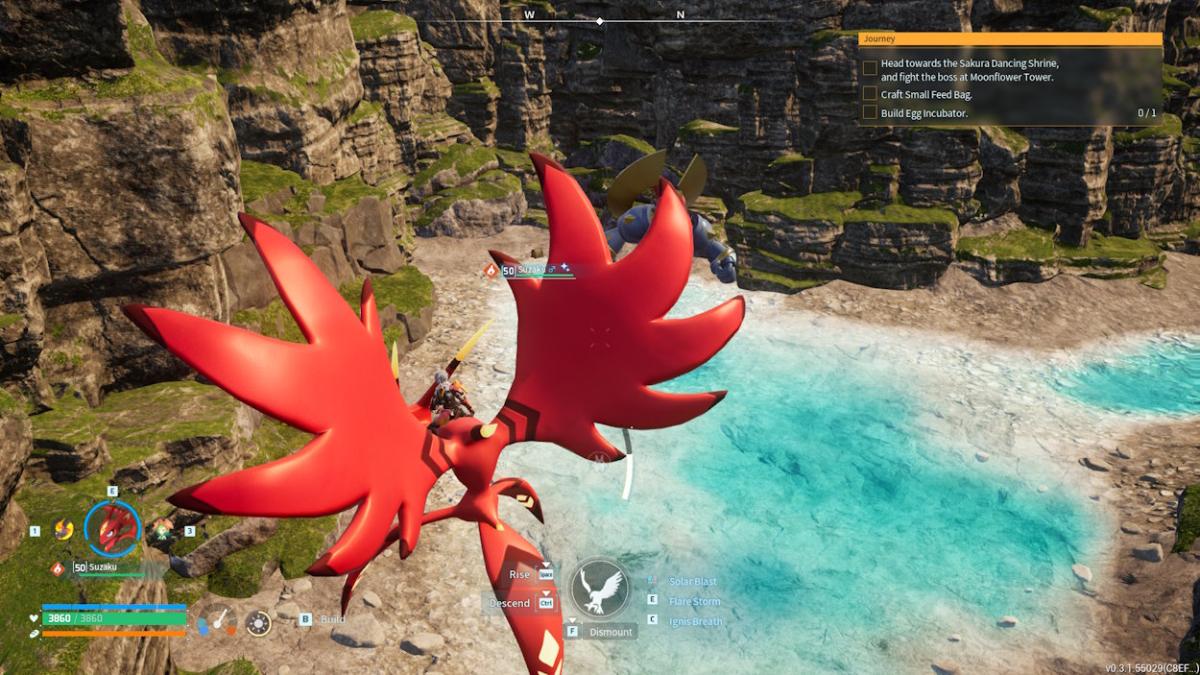This screenshot has height=675, width=1200.
Task: Select the Sakura Dancing Shrine objective
Action: coord(969,69)
